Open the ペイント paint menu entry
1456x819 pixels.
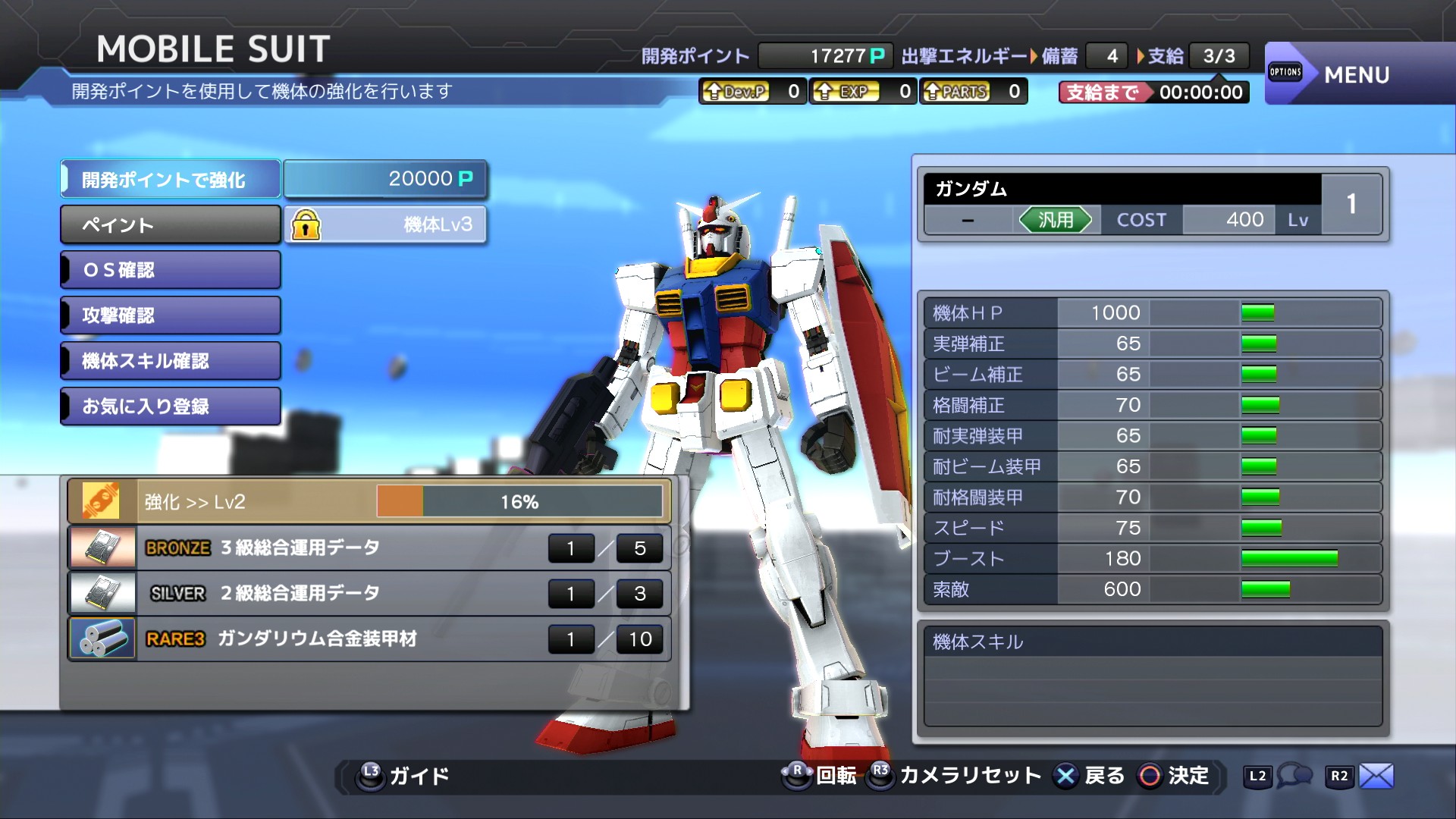tap(171, 225)
